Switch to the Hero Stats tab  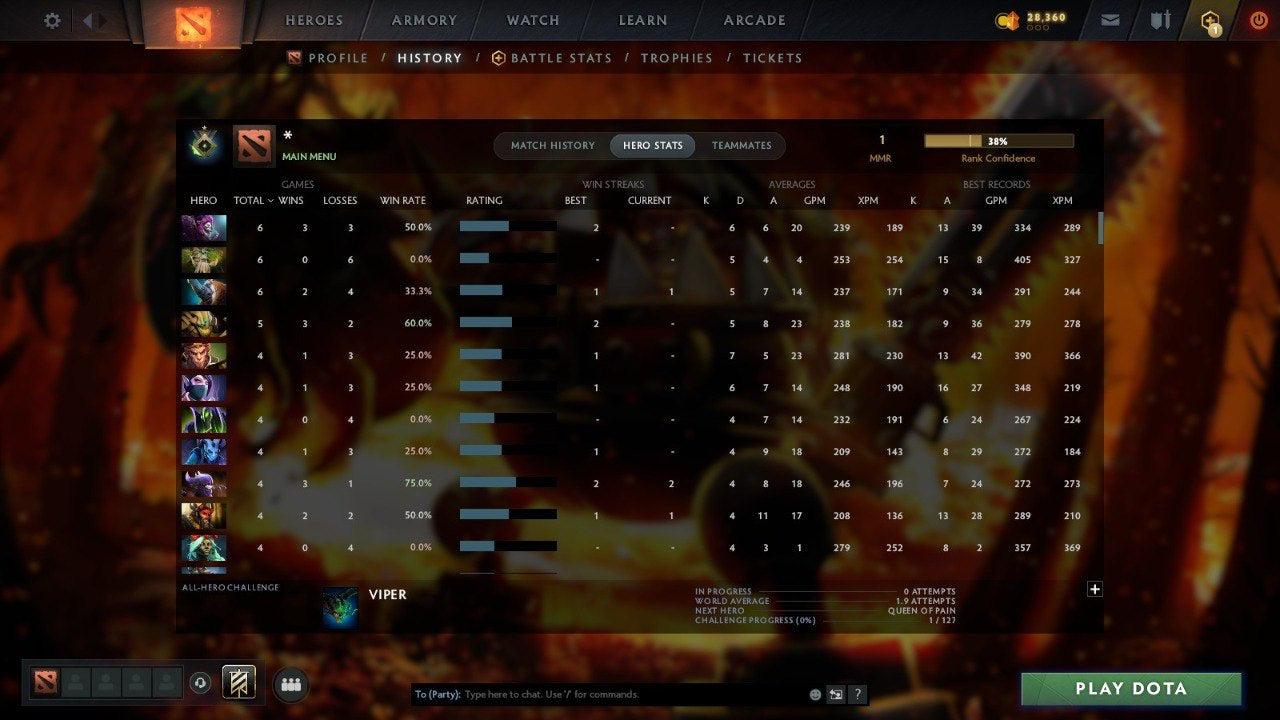tap(652, 145)
